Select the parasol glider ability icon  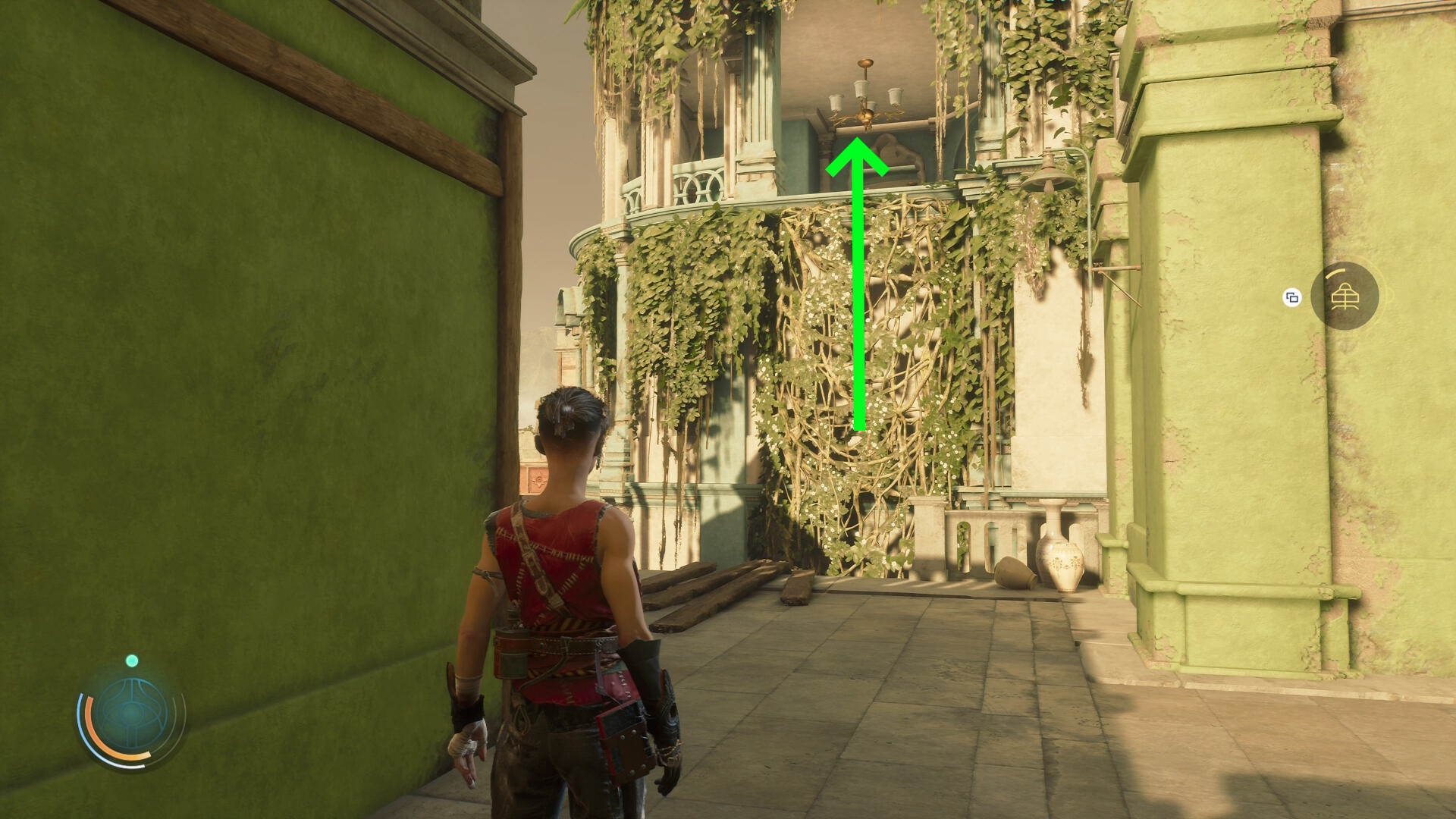point(1345,297)
